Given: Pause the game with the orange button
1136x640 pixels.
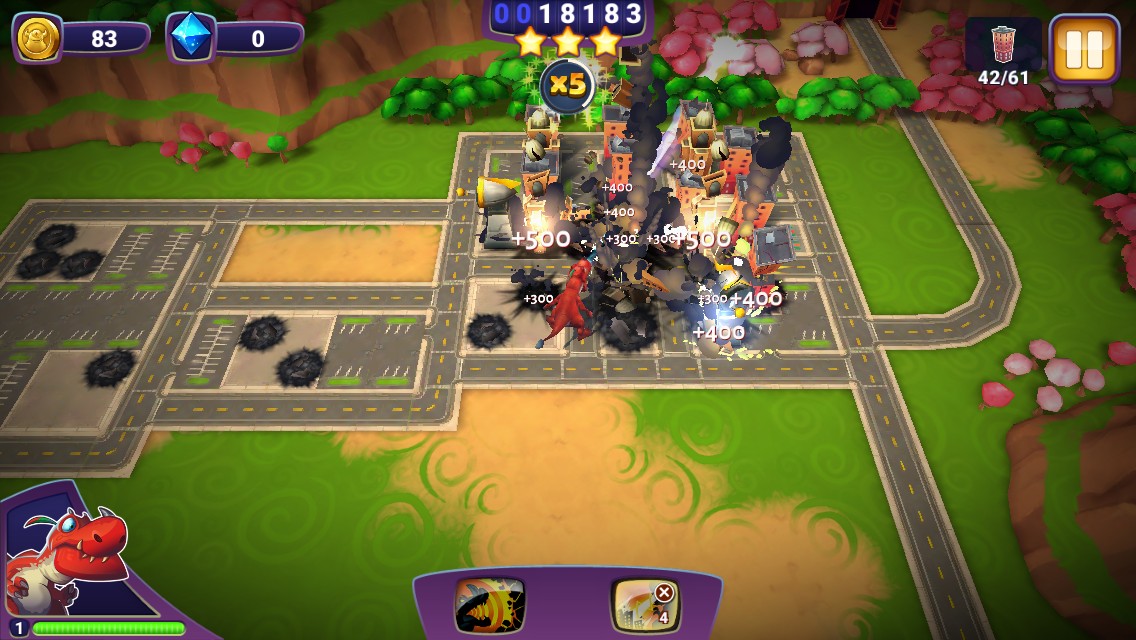Looking at the screenshot, I should [x=1084, y=48].
